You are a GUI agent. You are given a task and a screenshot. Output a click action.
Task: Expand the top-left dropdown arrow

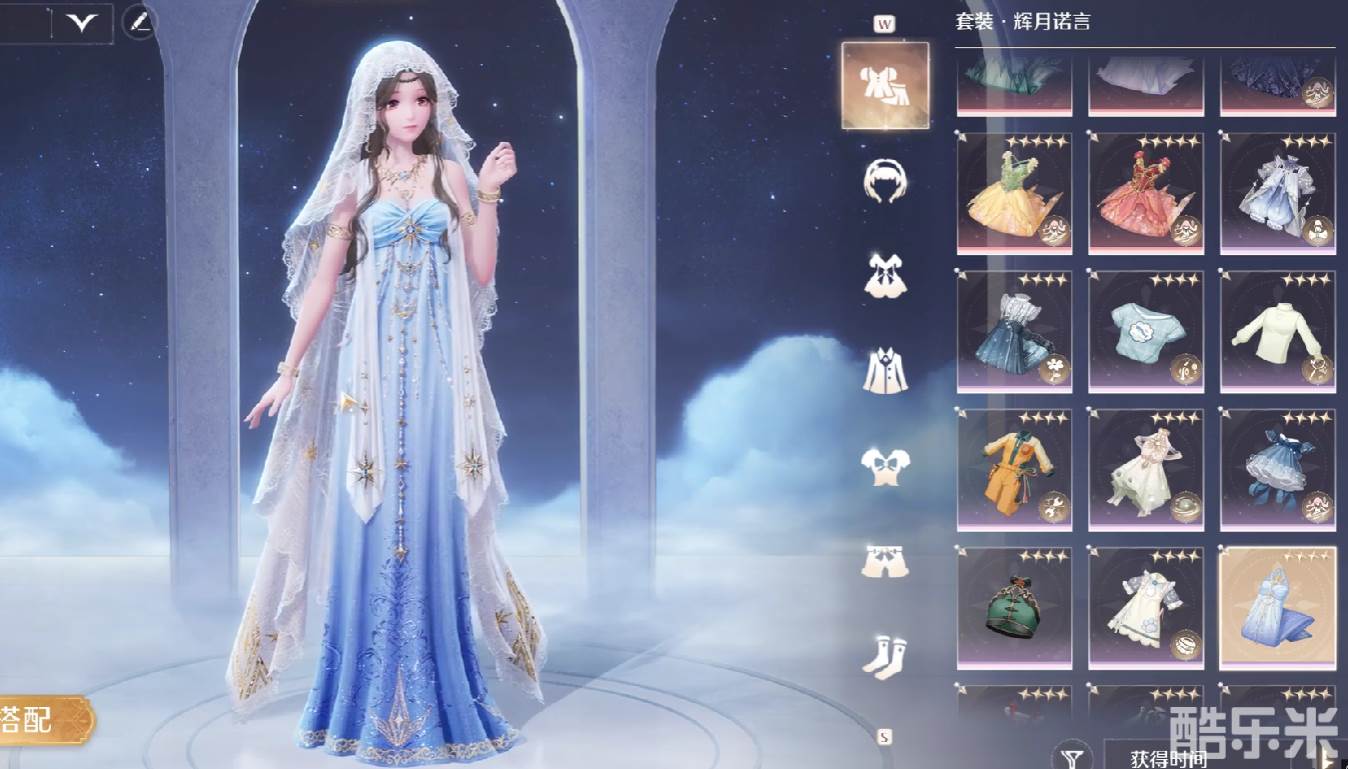pyautogui.click(x=81, y=22)
